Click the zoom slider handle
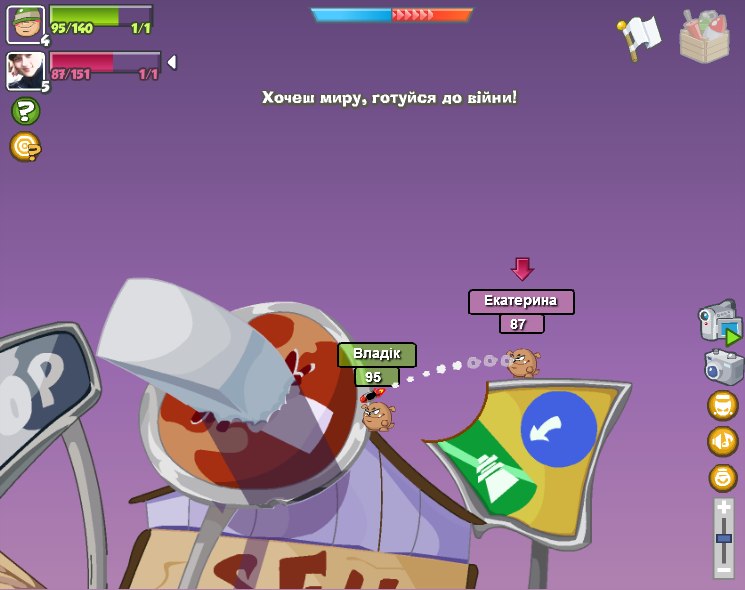The height and width of the screenshot is (590, 745). [x=723, y=539]
